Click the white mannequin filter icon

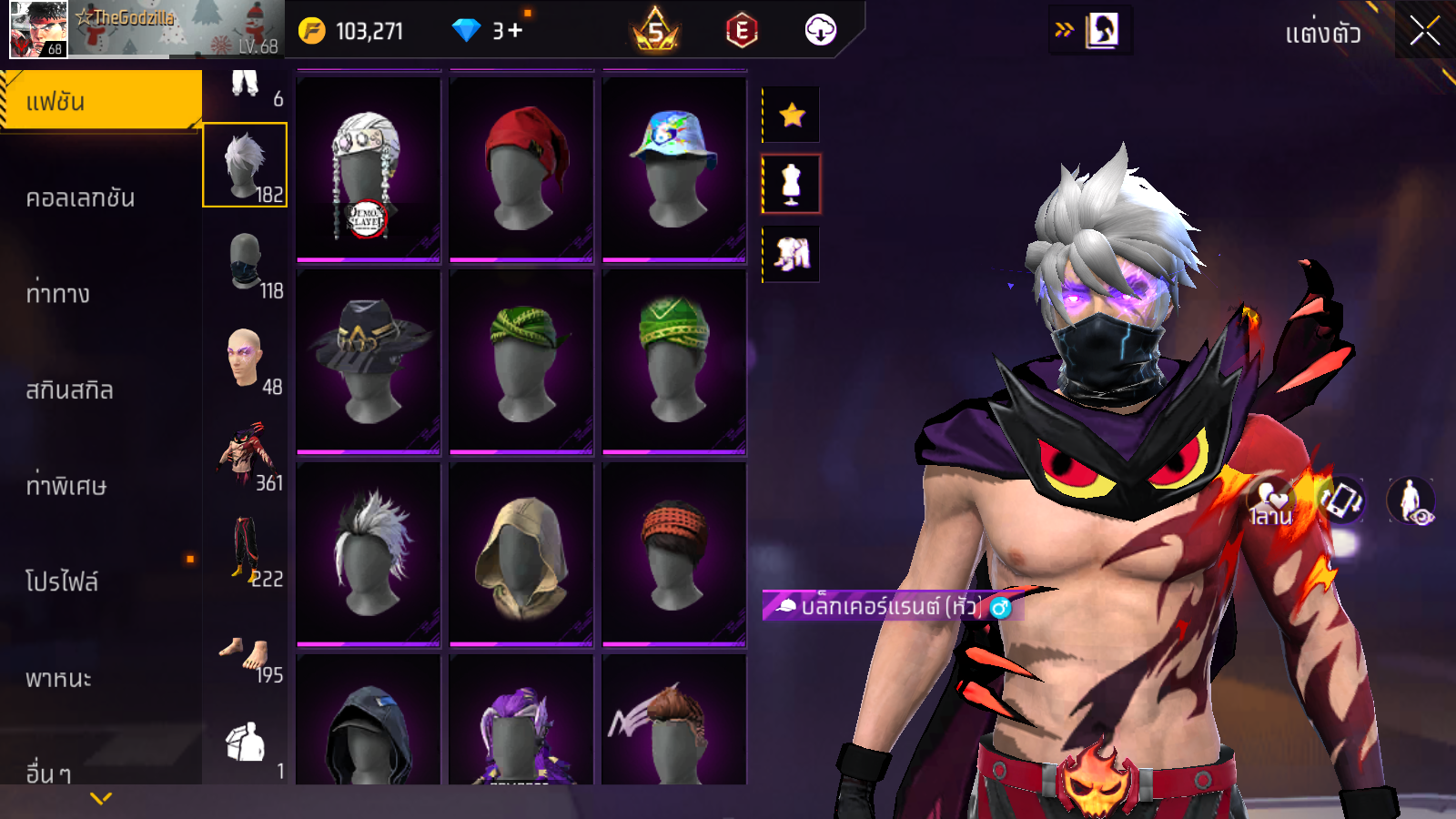[x=792, y=184]
